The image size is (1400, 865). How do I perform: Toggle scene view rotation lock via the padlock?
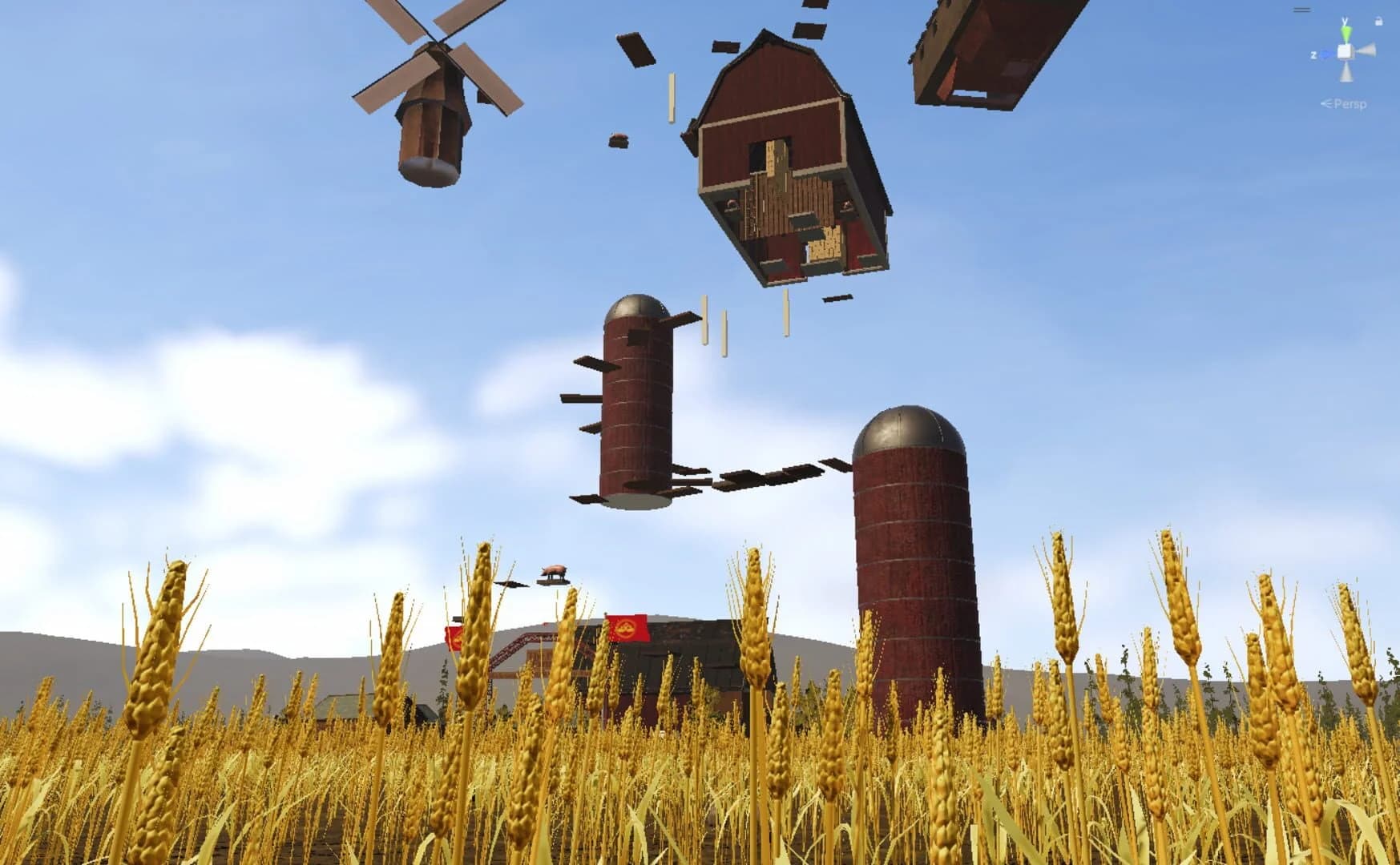1379,21
